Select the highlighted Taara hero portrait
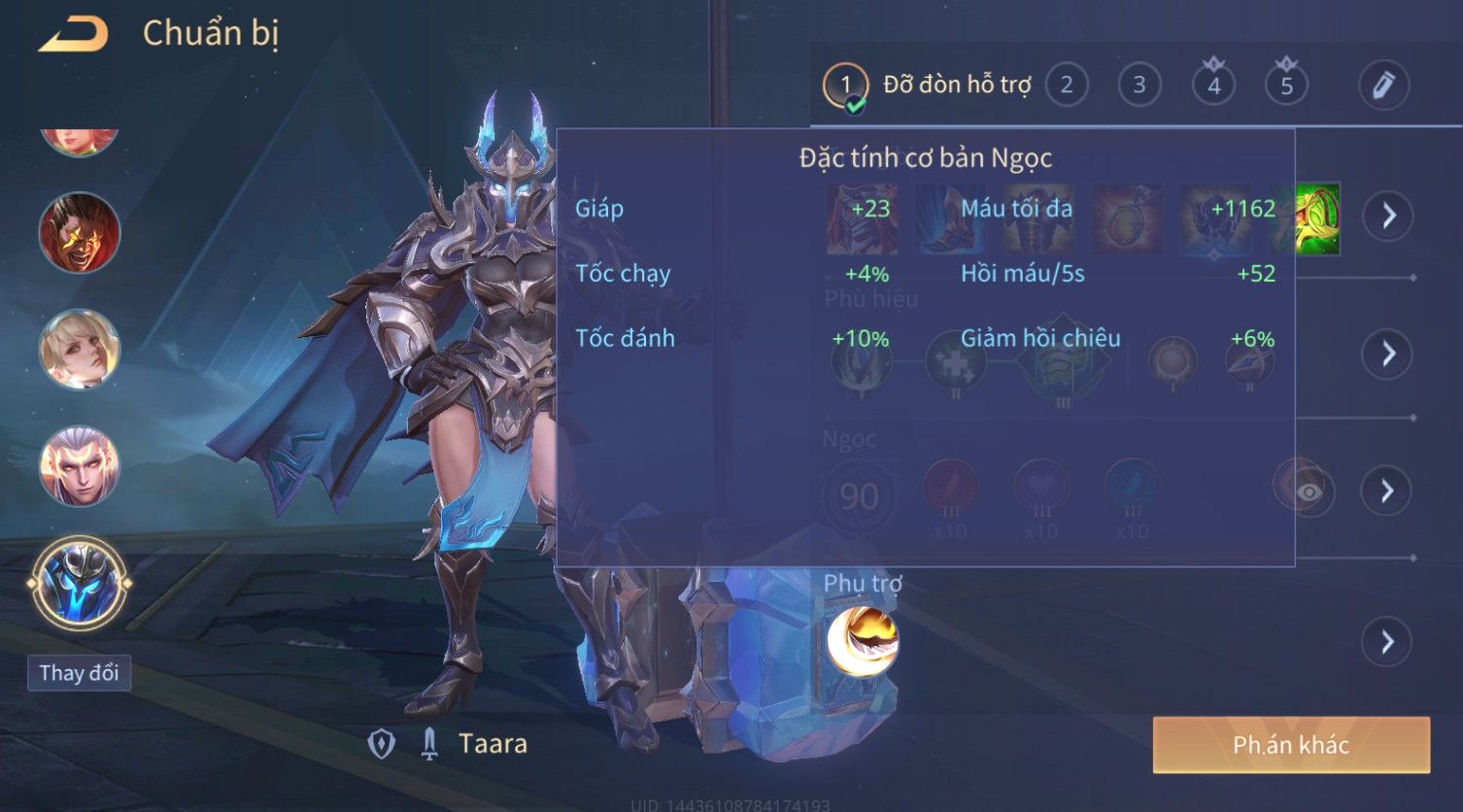This screenshot has height=812, width=1463. 80,585
